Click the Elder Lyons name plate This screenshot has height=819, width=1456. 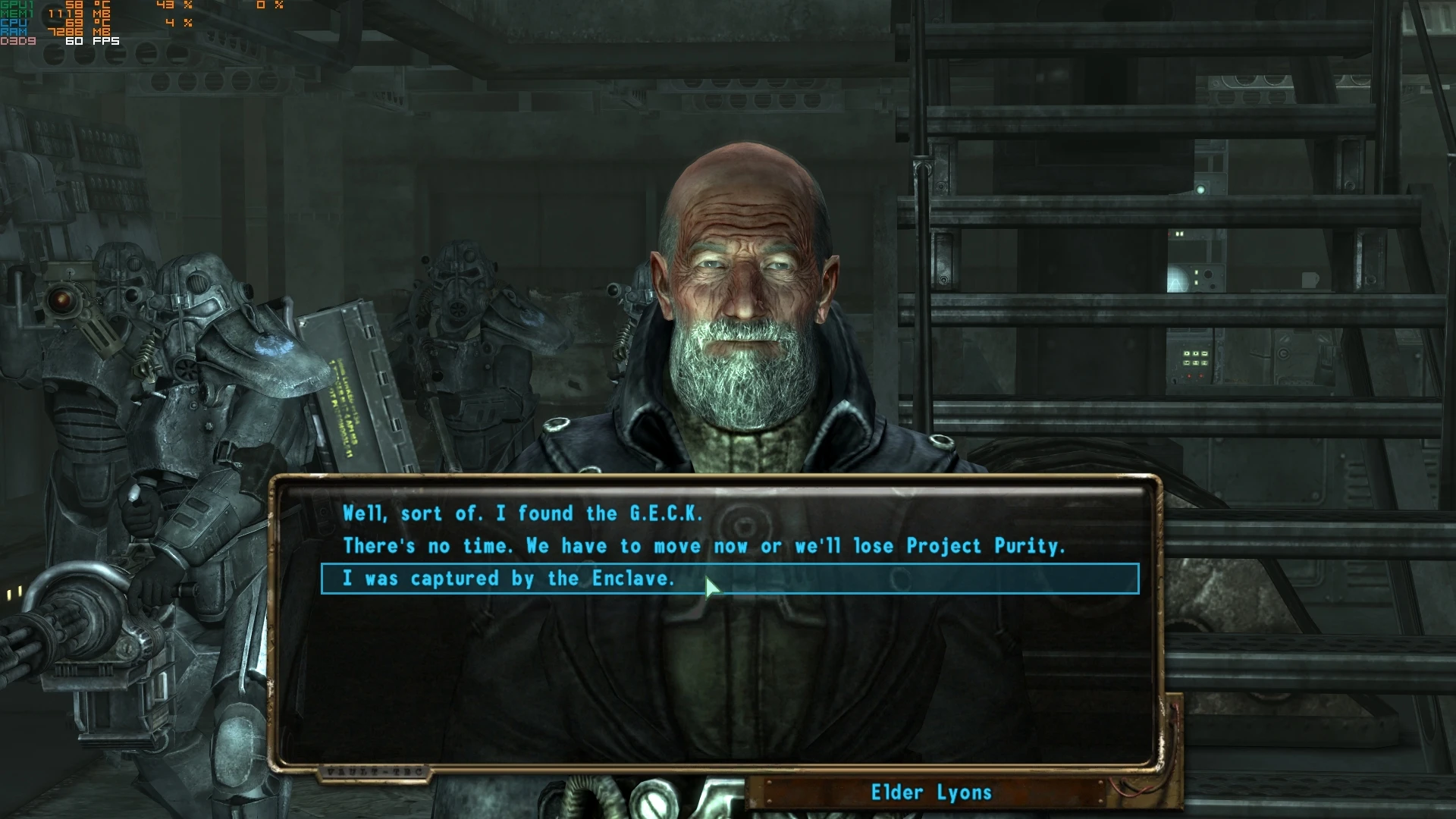point(931,793)
